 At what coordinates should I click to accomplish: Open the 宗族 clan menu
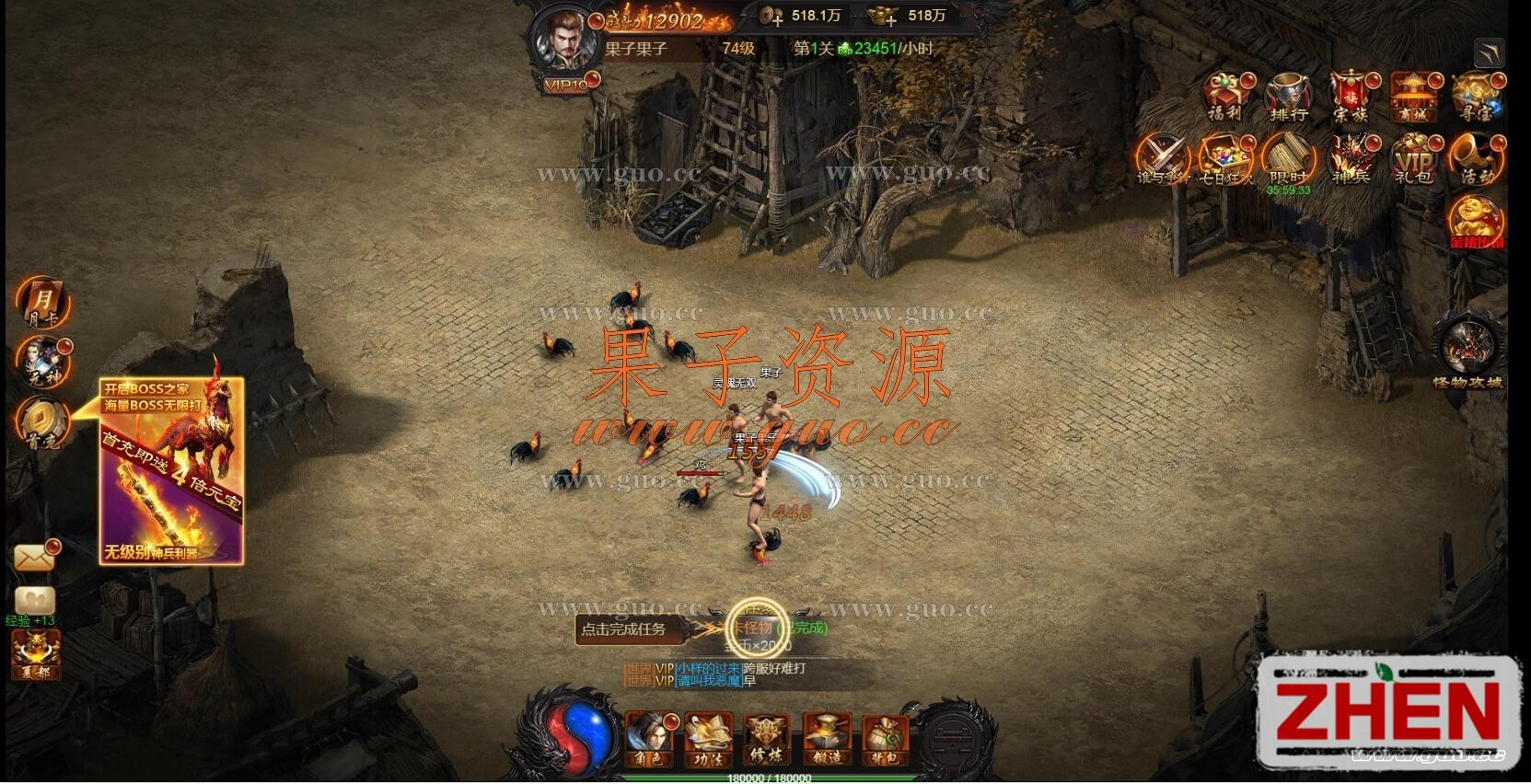click(x=1350, y=96)
